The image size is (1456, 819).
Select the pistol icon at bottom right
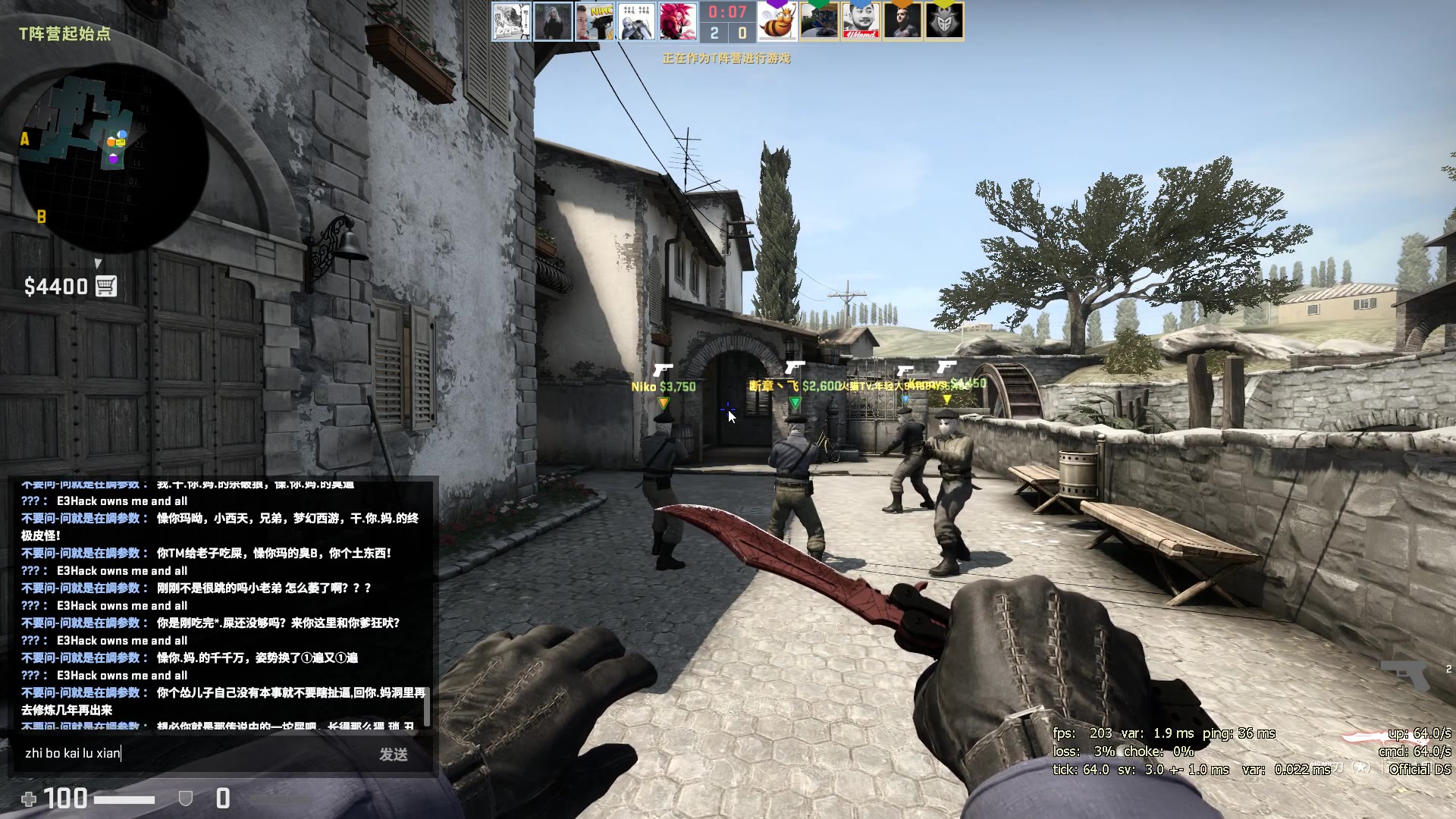(1405, 676)
